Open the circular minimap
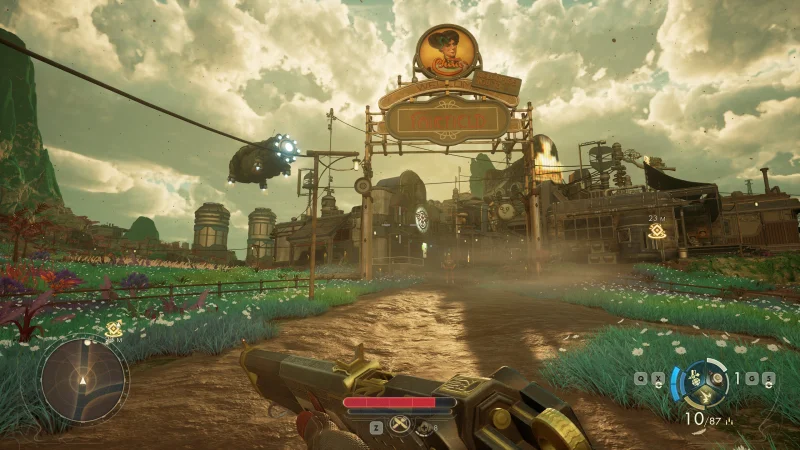 [x=83, y=379]
